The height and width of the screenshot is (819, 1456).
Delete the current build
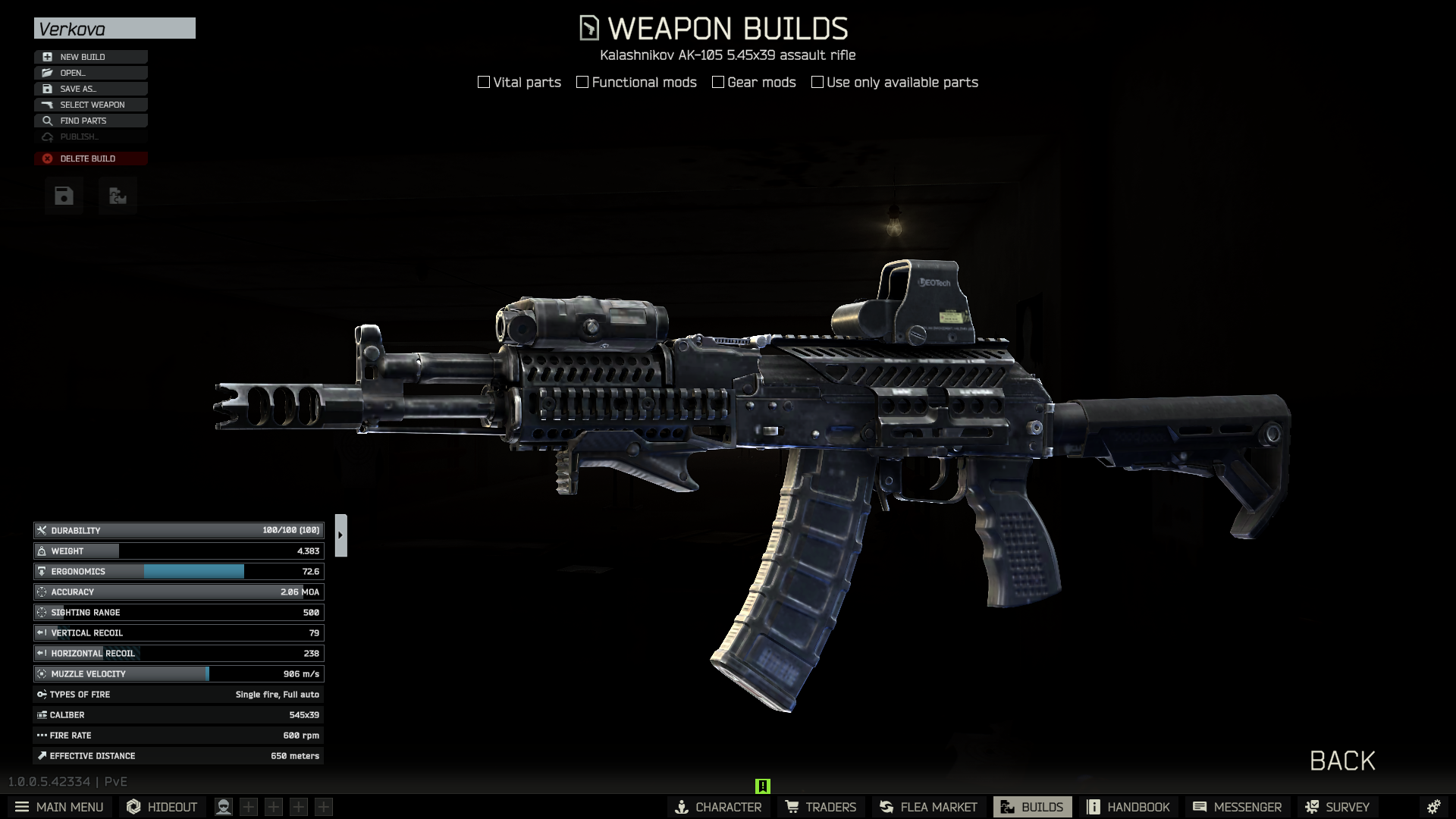pos(90,158)
